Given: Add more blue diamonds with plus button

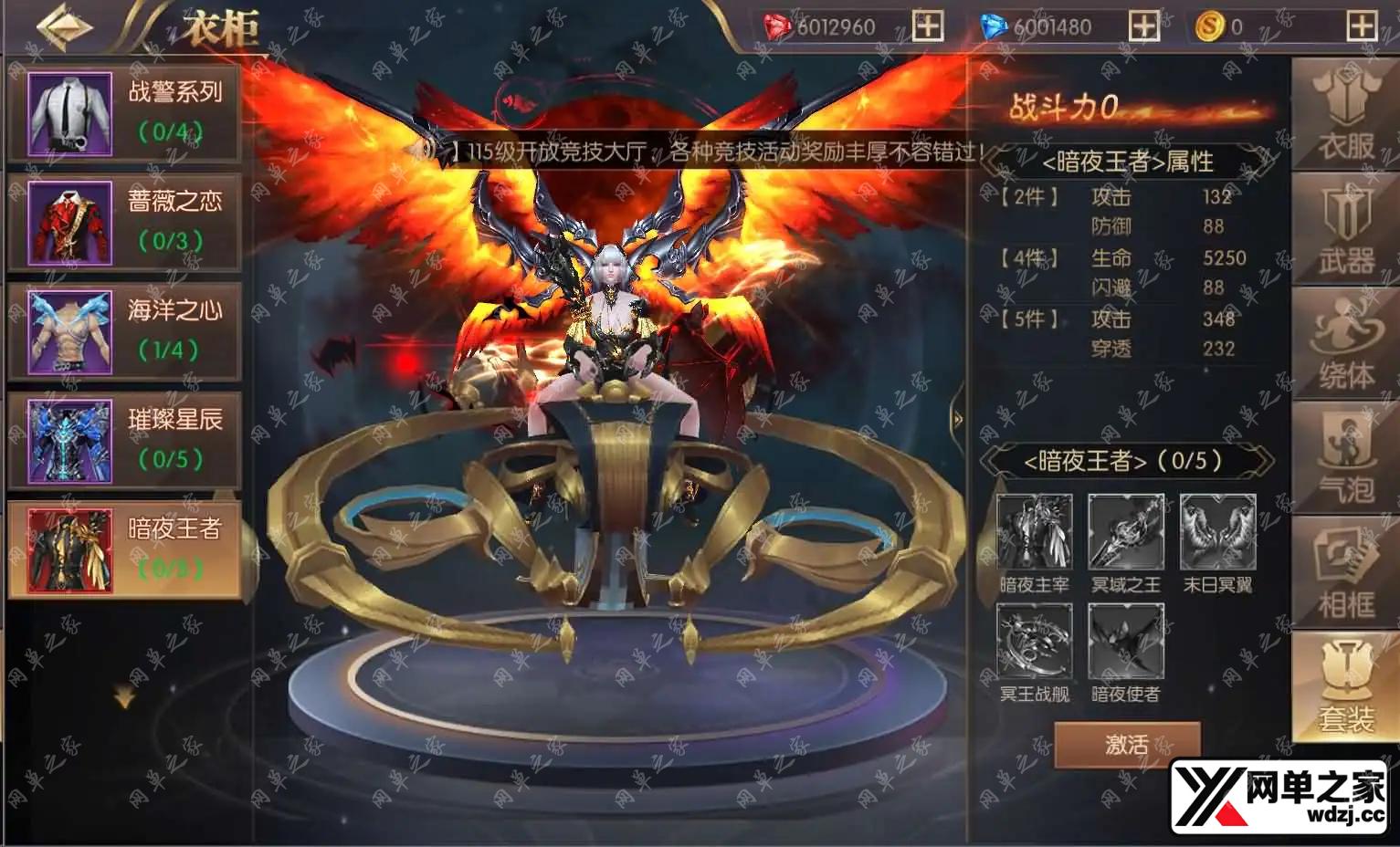Looking at the screenshot, I should pos(1144,26).
